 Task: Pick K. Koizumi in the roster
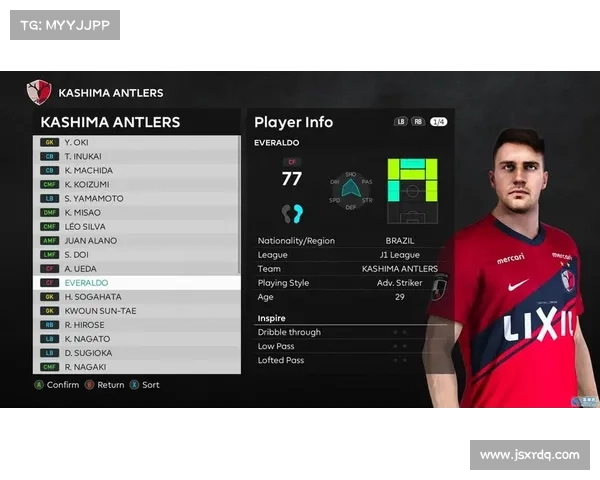pyautogui.click(x=135, y=184)
